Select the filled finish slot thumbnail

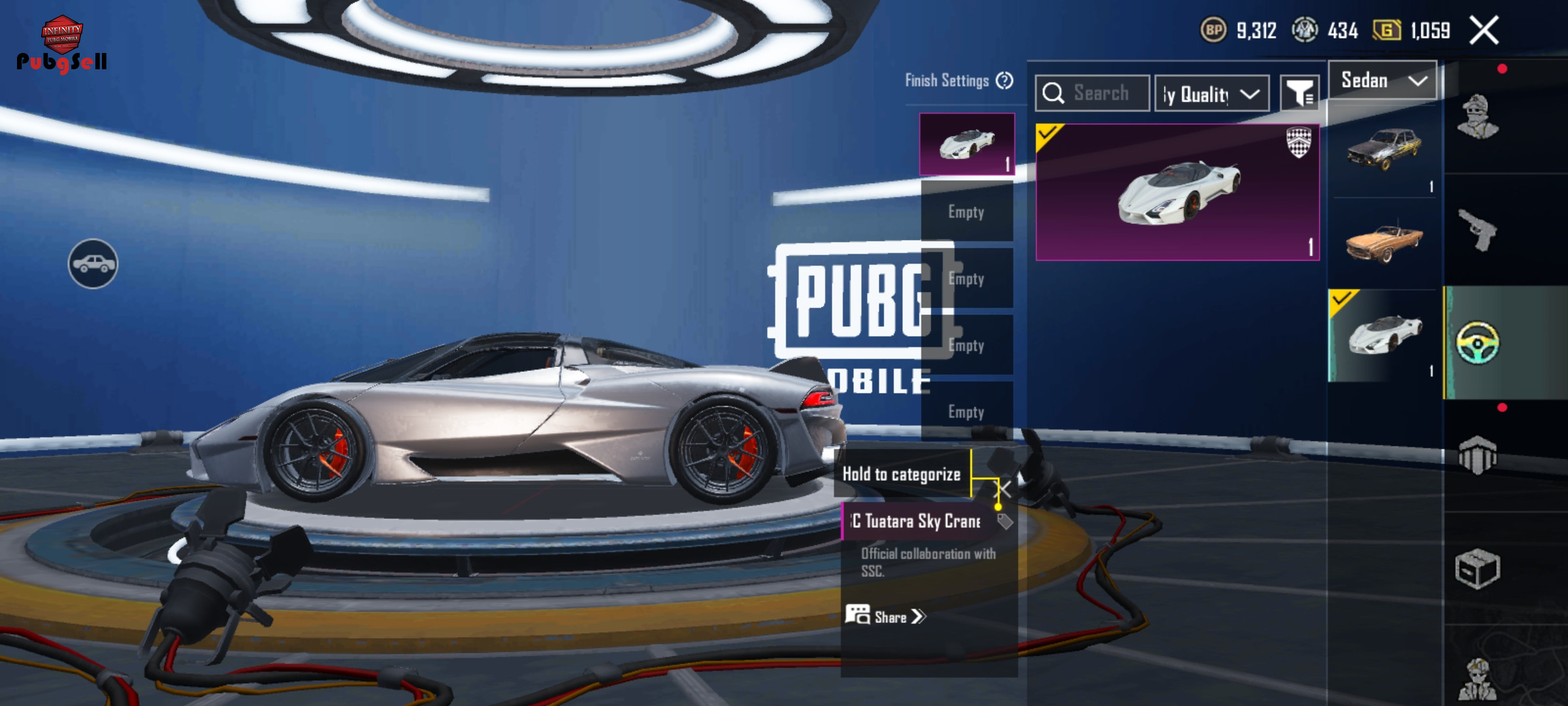point(966,144)
